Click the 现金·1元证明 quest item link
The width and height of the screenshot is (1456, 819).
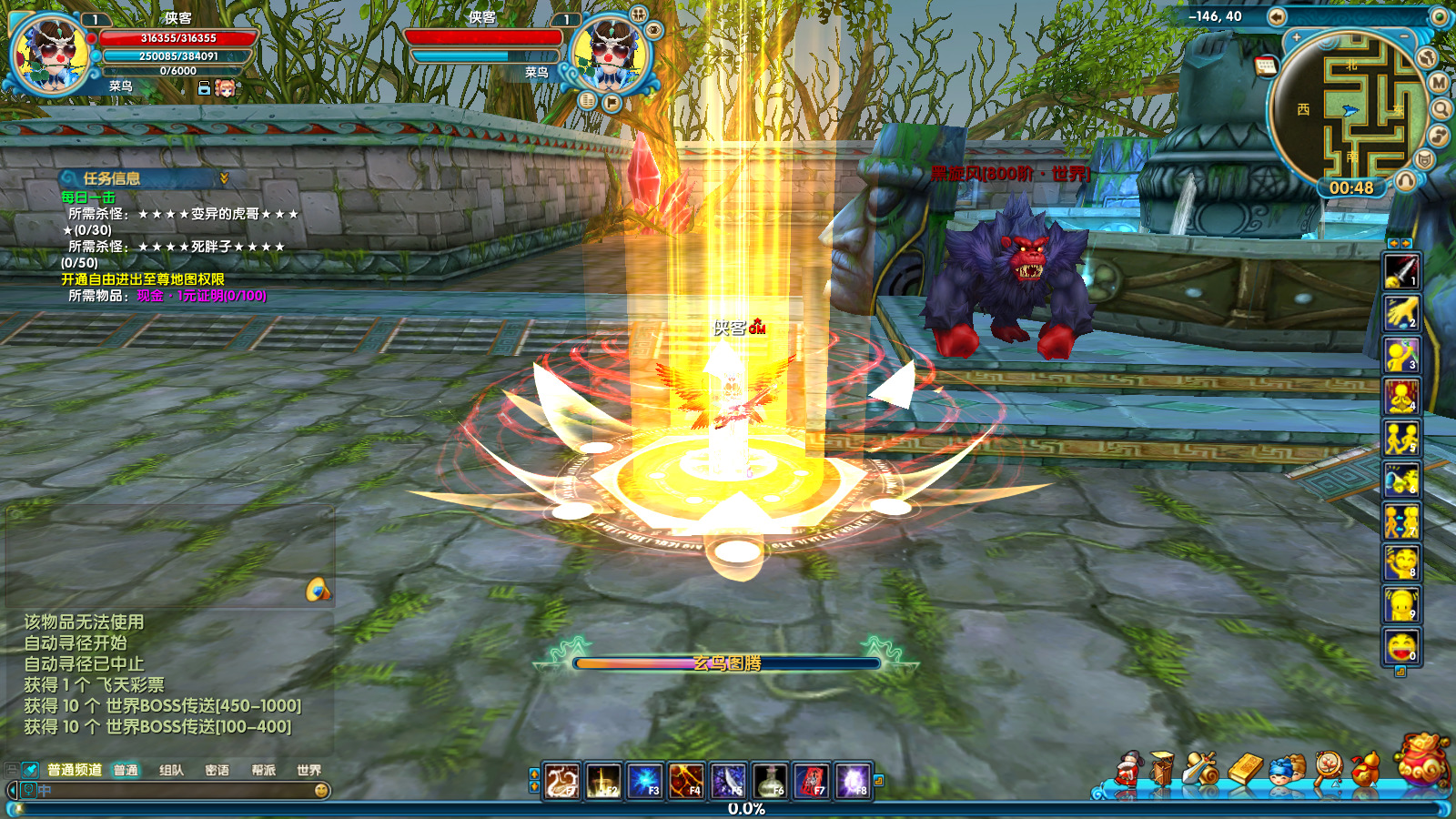(201, 296)
